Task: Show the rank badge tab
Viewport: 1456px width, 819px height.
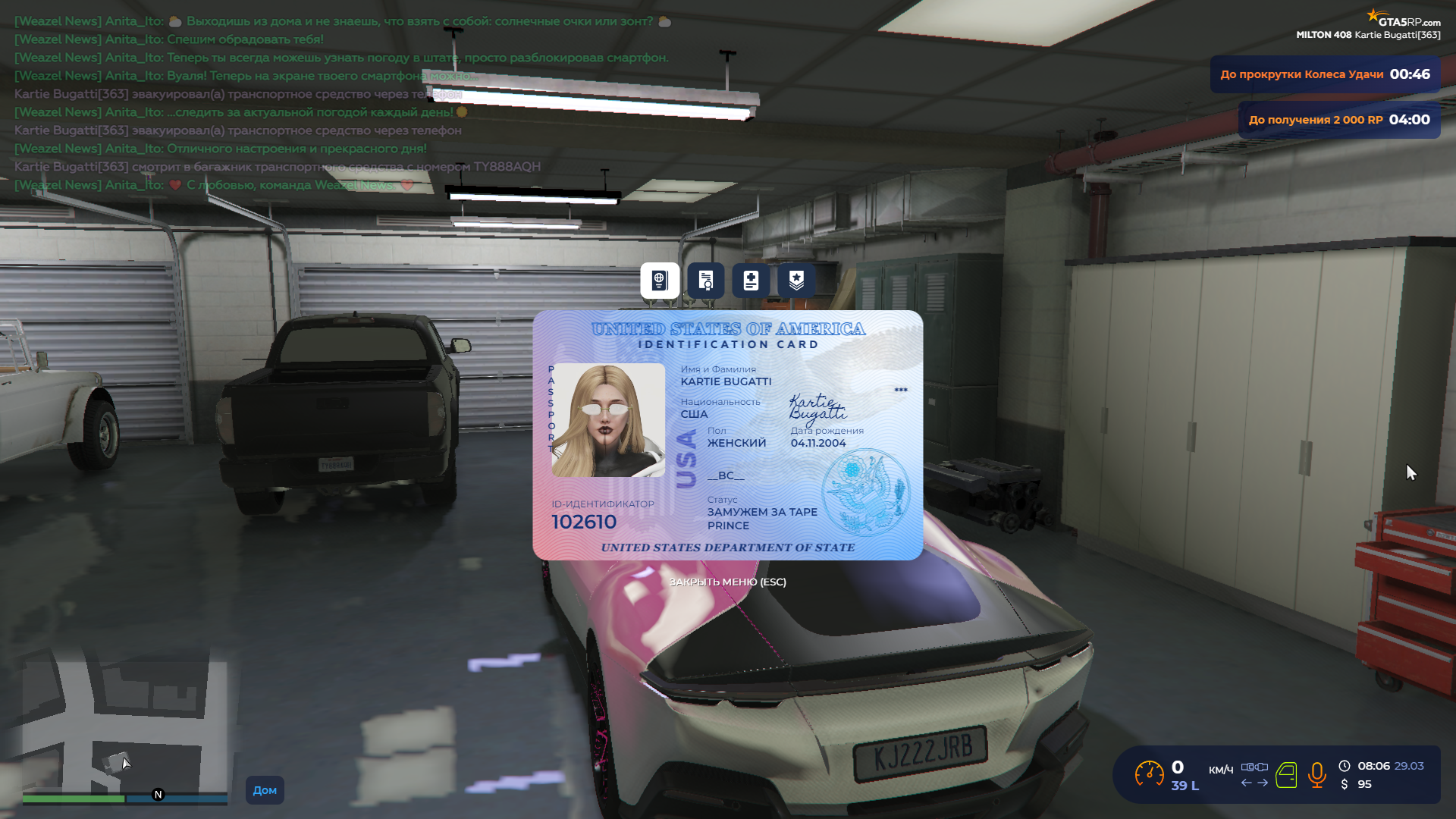Action: (x=796, y=281)
